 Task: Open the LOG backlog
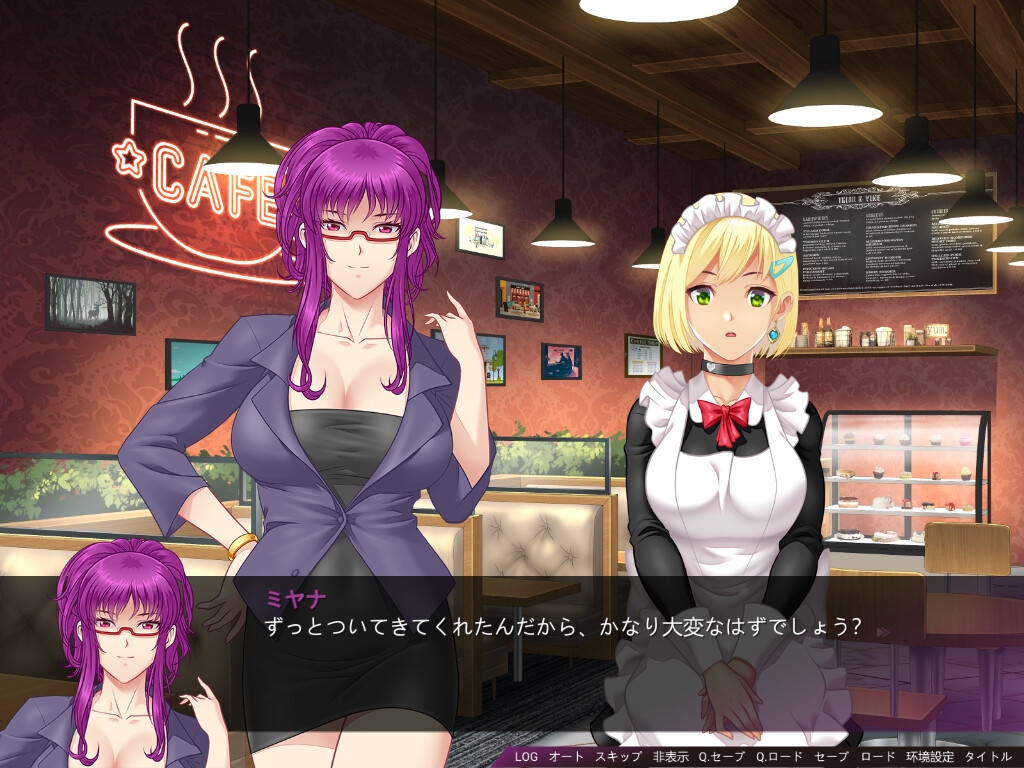pyautogui.click(x=526, y=757)
